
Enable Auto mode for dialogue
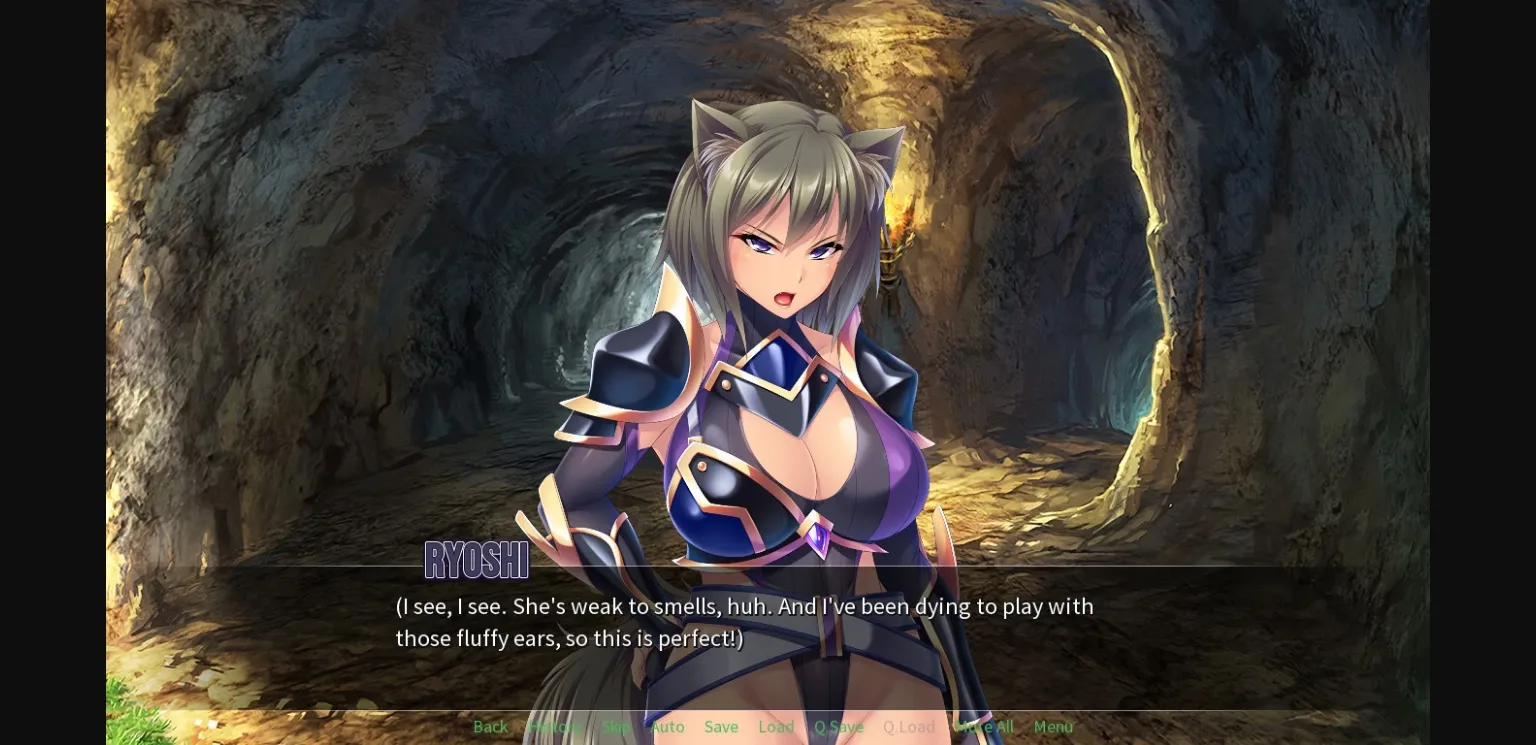coord(666,727)
